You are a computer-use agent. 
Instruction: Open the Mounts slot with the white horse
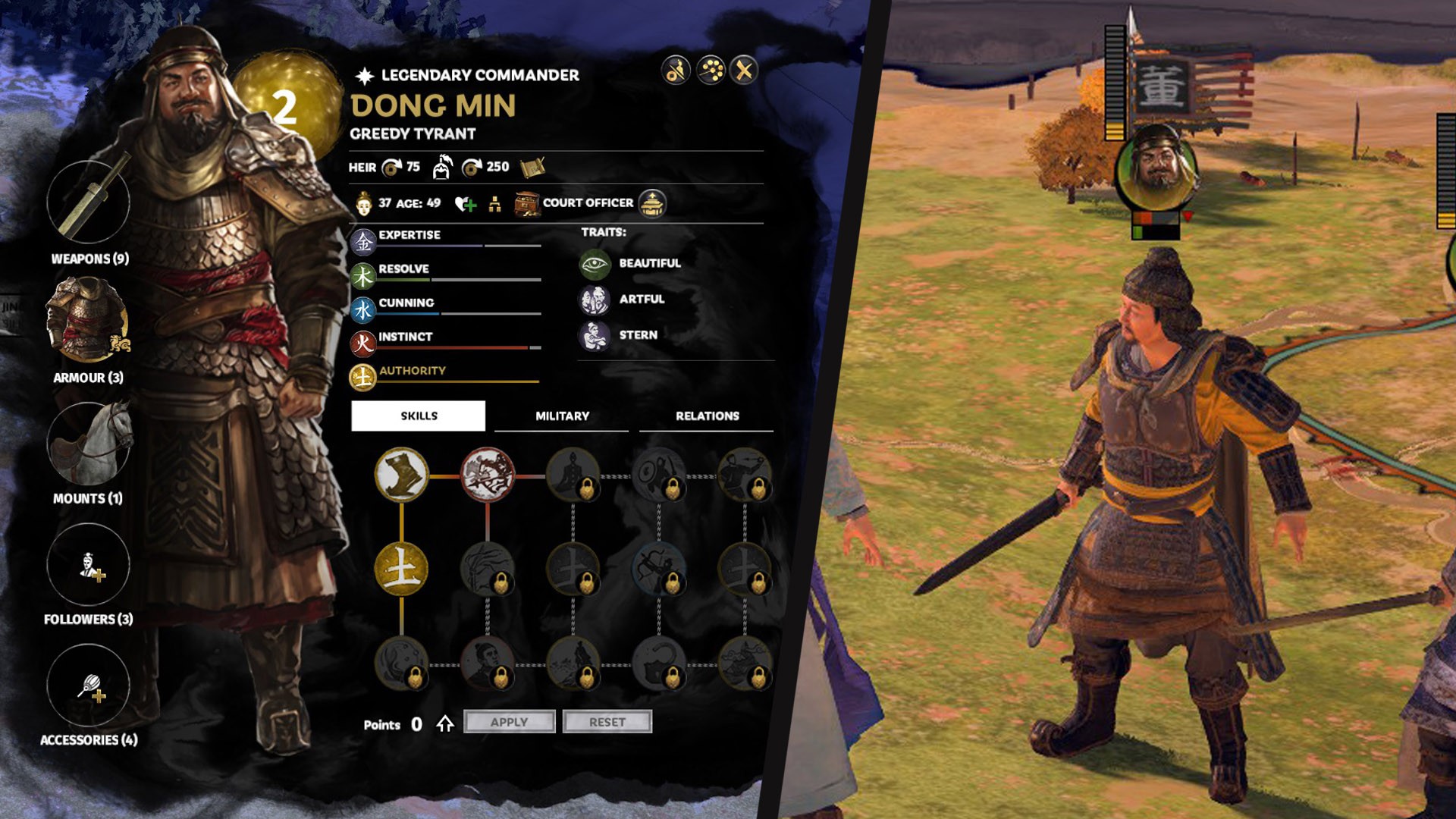(x=88, y=444)
